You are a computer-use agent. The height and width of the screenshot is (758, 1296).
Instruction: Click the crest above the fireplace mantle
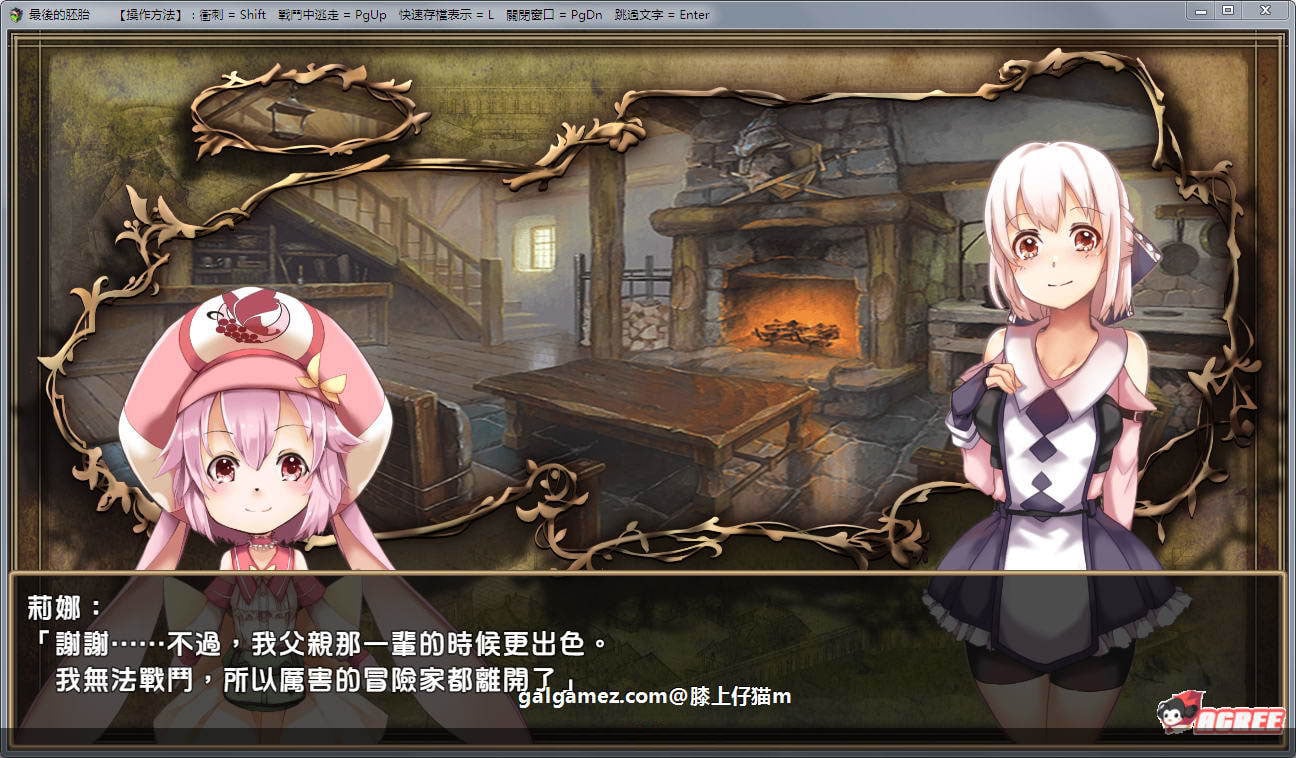click(x=763, y=152)
